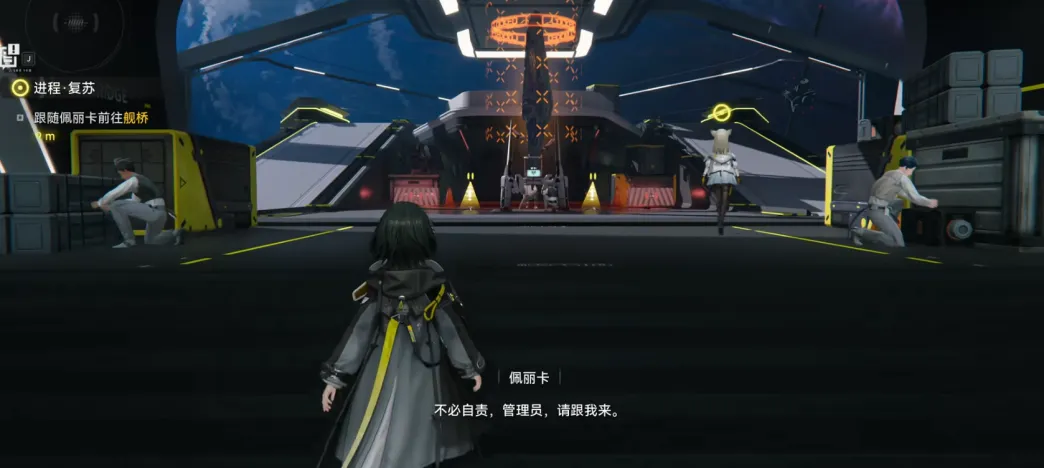Open the mission log icon
Image resolution: width=1044 pixels, height=468 pixels.
pyautogui.click(x=12, y=57)
